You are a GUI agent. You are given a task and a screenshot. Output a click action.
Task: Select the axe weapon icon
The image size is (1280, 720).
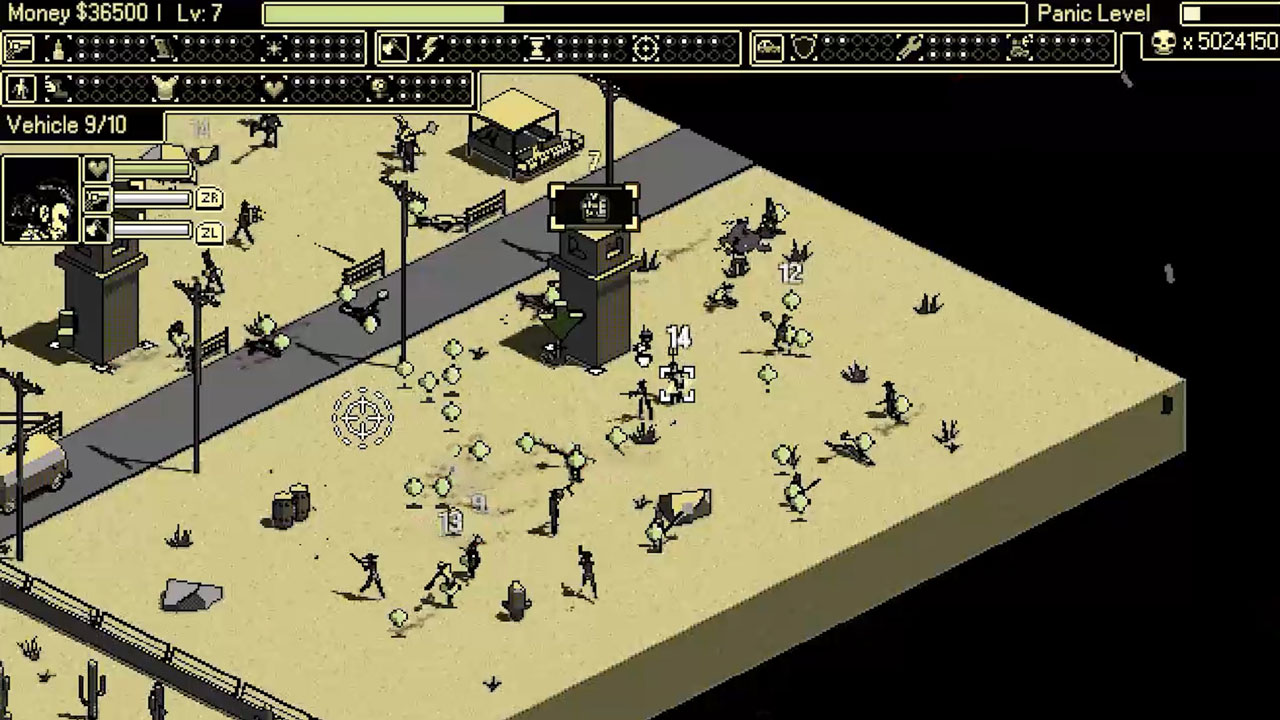(x=393, y=48)
